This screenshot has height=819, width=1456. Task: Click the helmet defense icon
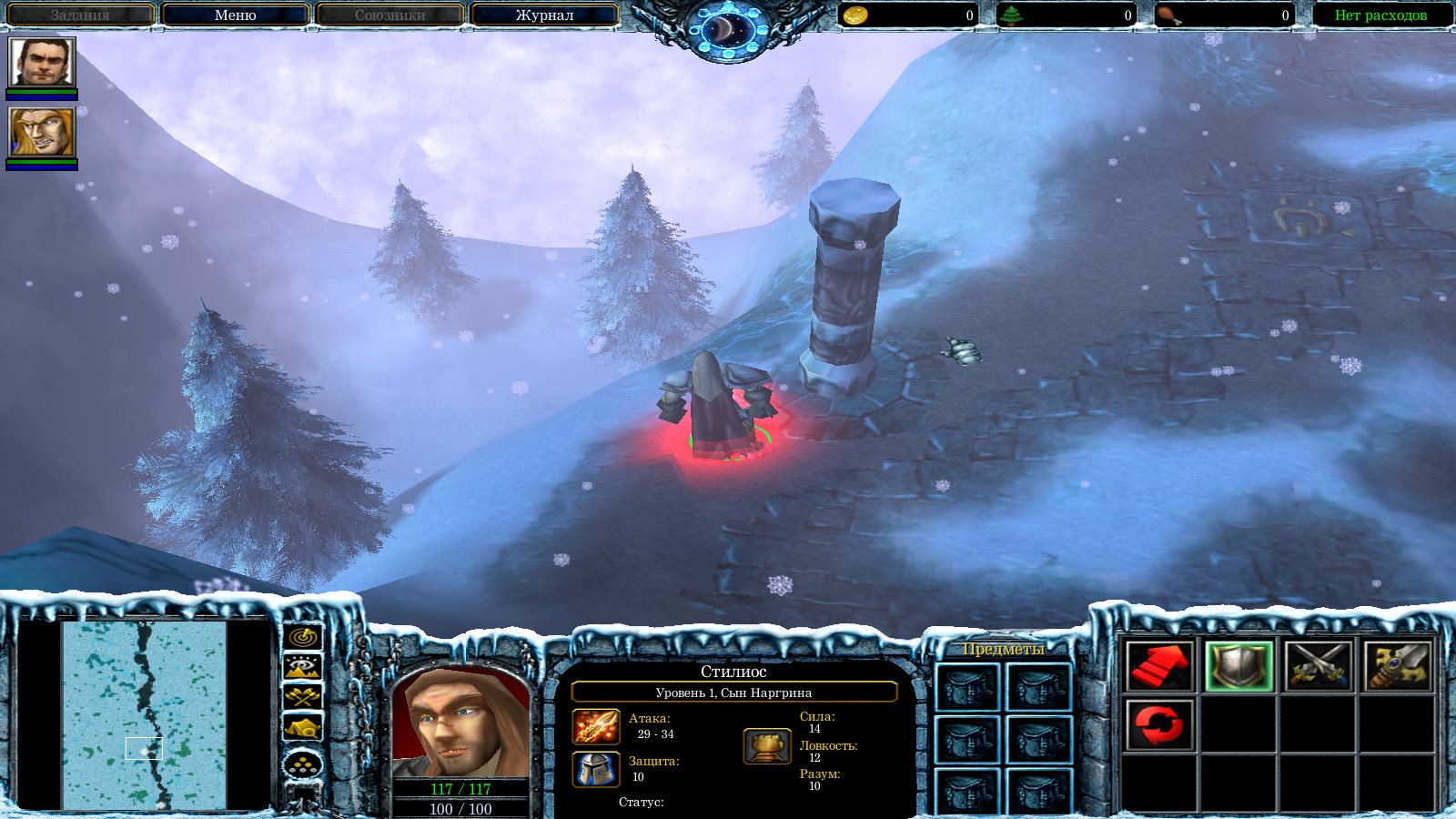tap(596, 769)
